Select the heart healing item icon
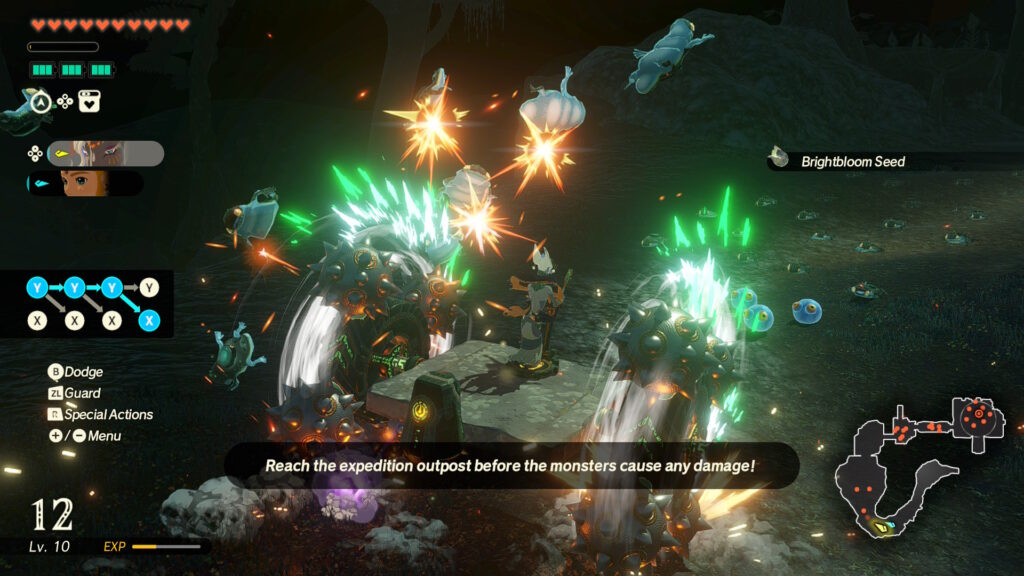The image size is (1024, 576). (x=88, y=101)
